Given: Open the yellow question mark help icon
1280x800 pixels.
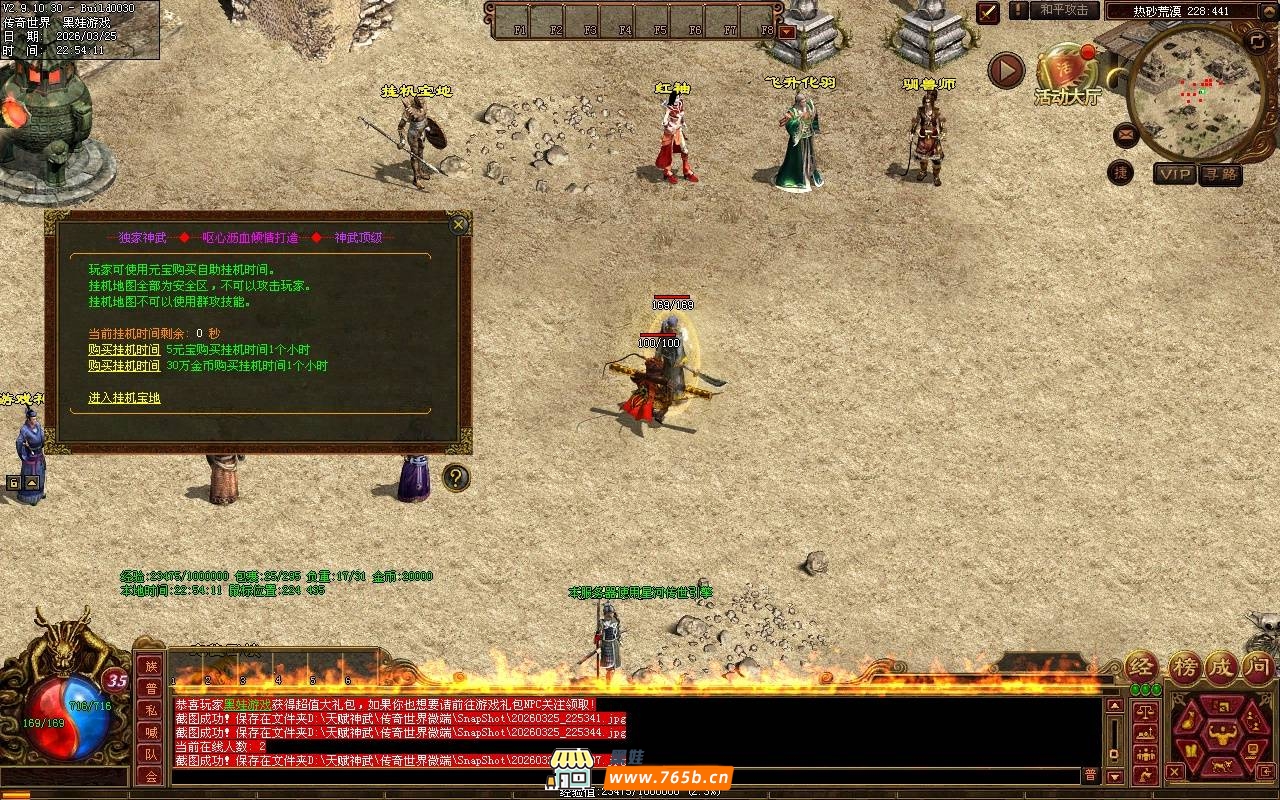Looking at the screenshot, I should click(x=456, y=478).
